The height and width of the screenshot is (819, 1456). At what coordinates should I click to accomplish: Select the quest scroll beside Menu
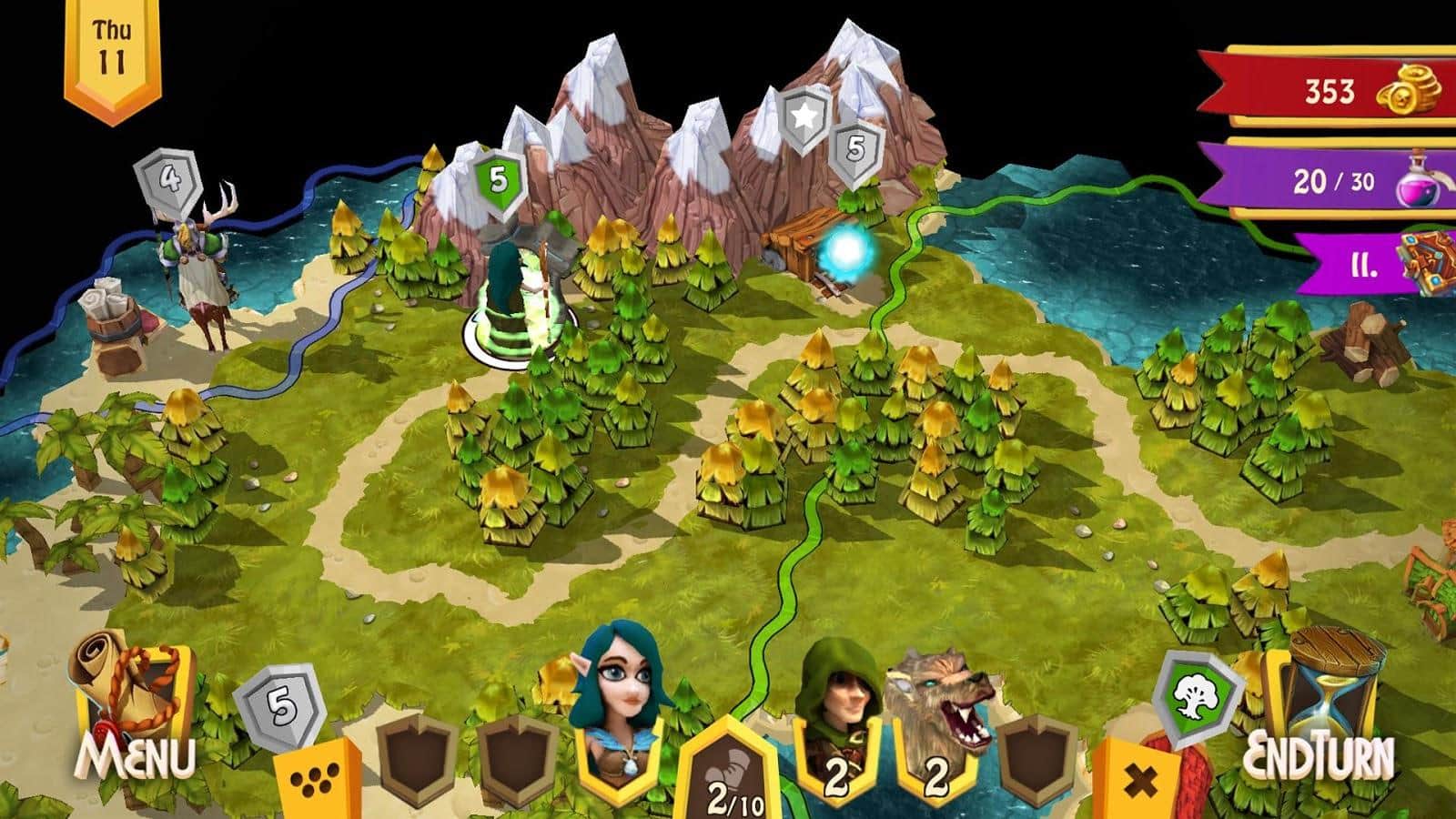127,687
